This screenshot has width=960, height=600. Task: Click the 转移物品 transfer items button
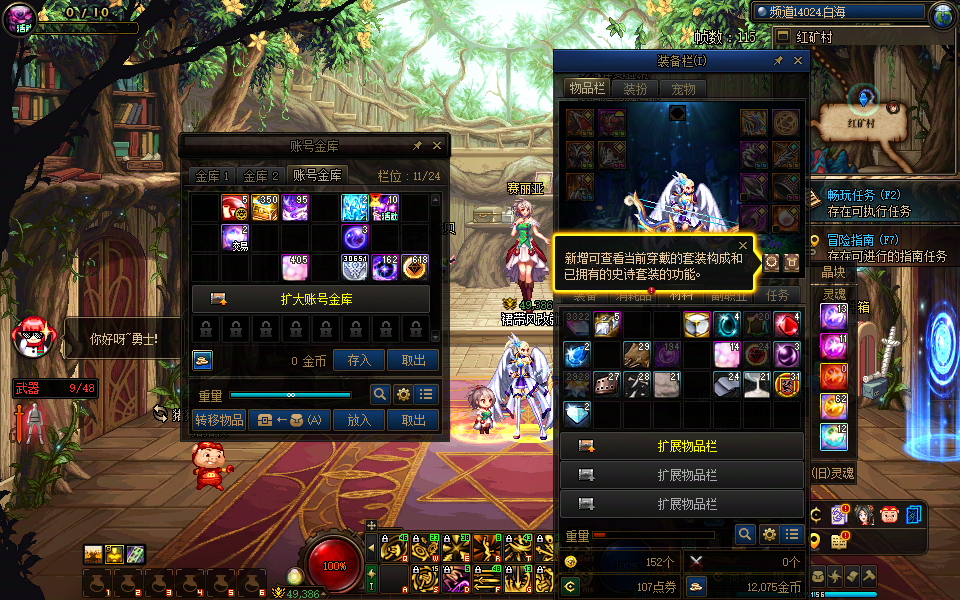219,421
